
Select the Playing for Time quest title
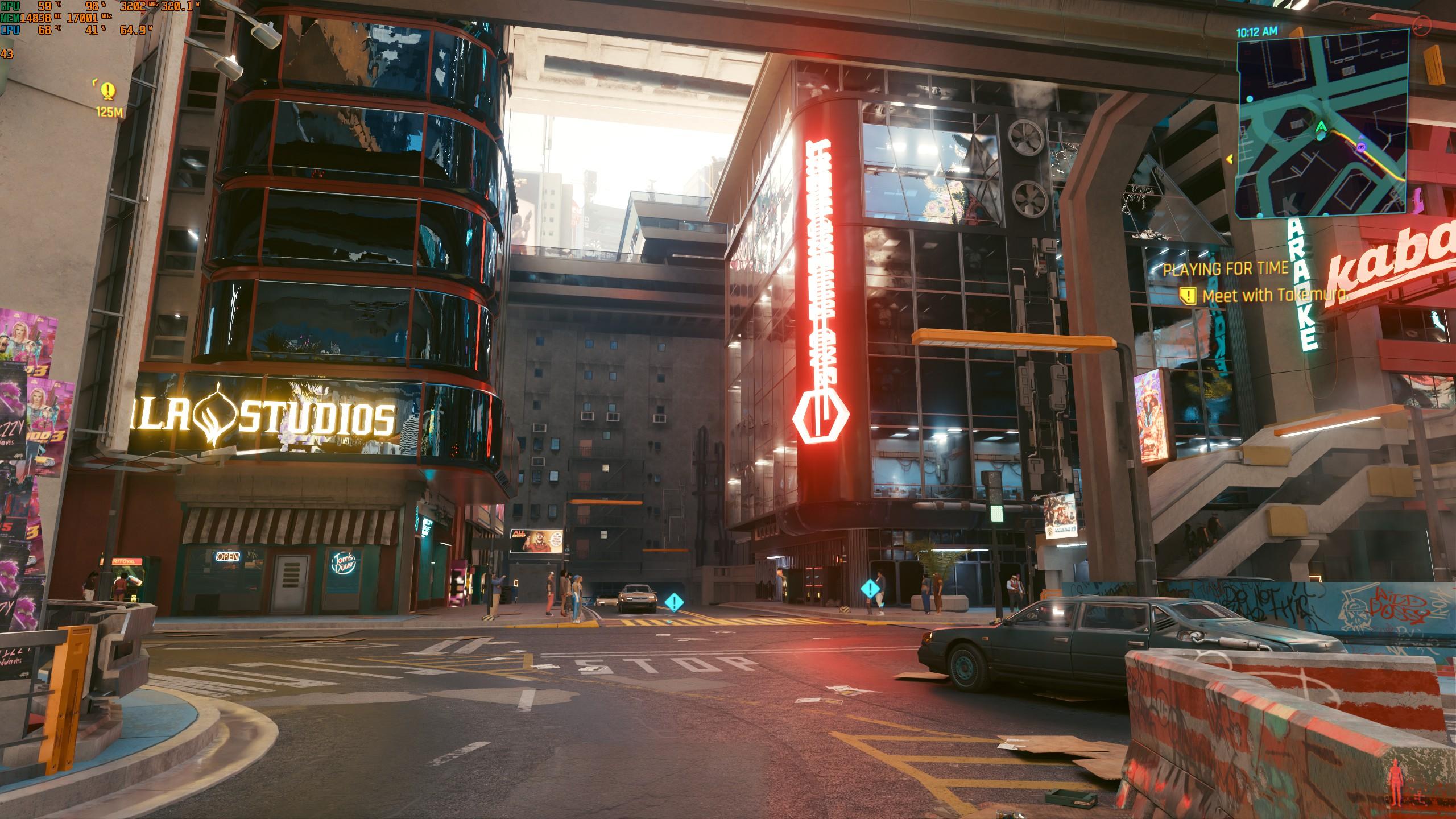pyautogui.click(x=1225, y=270)
